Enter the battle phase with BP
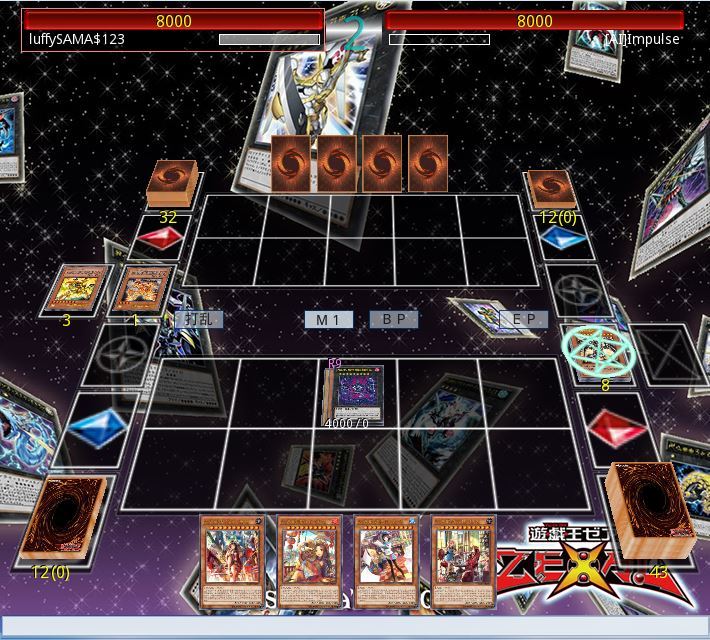Image resolution: width=710 pixels, height=640 pixels. click(x=394, y=320)
